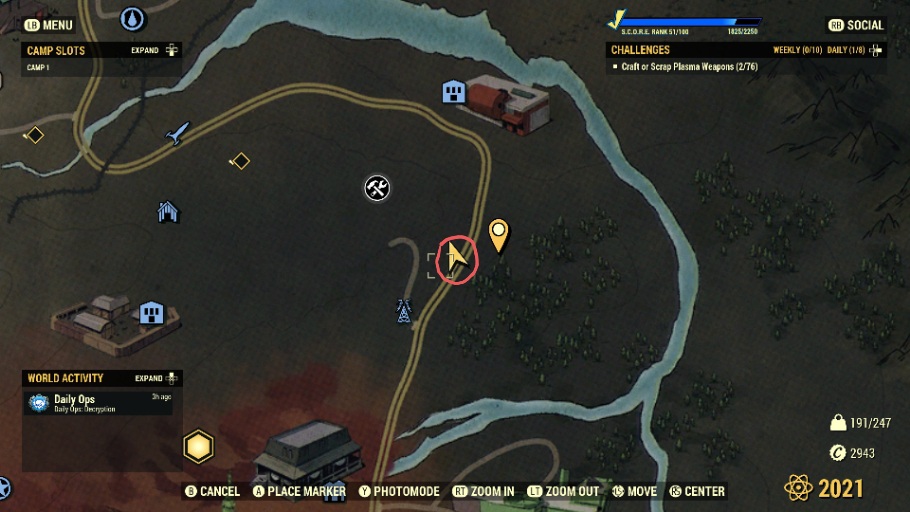Open the Menu in the top-left corner
The image size is (910, 512).
point(49,25)
